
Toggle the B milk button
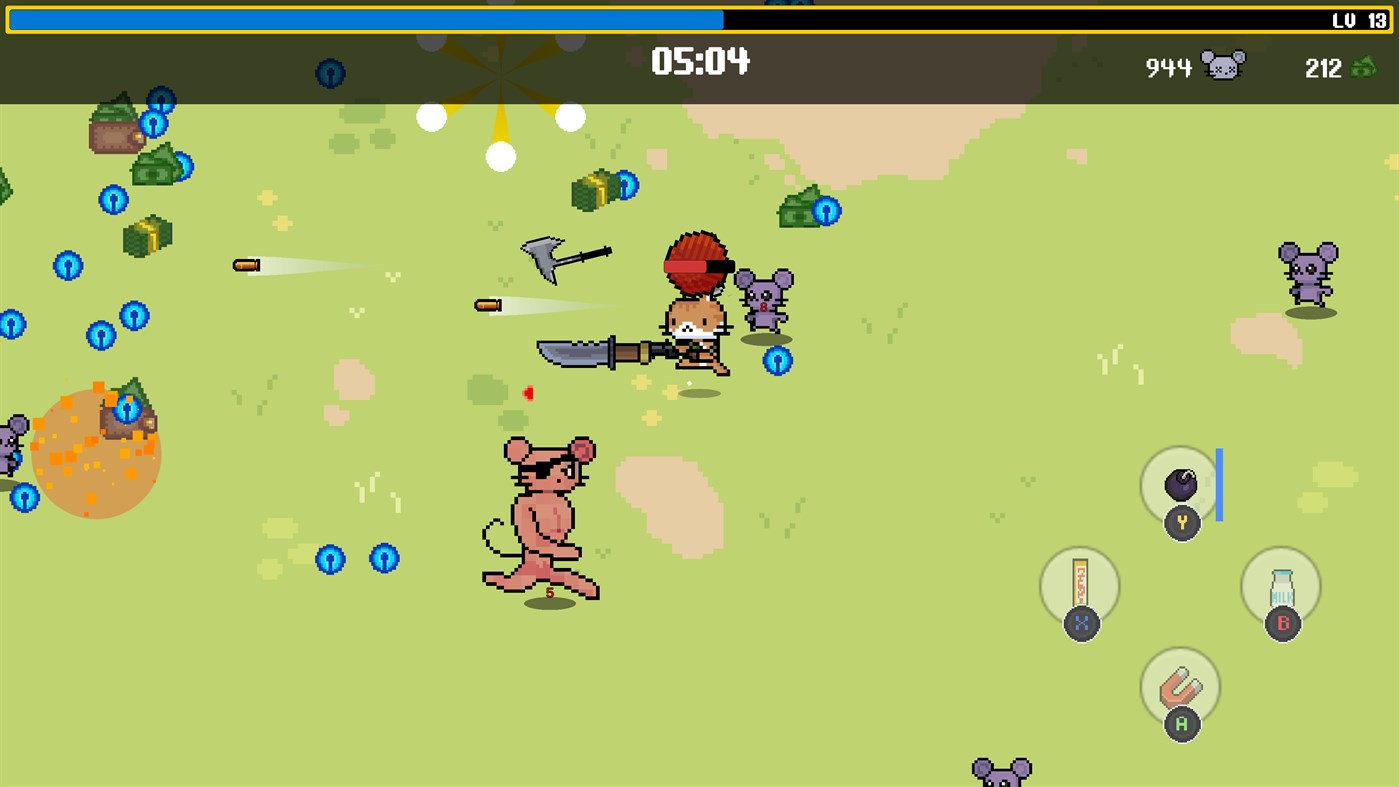point(1281,622)
